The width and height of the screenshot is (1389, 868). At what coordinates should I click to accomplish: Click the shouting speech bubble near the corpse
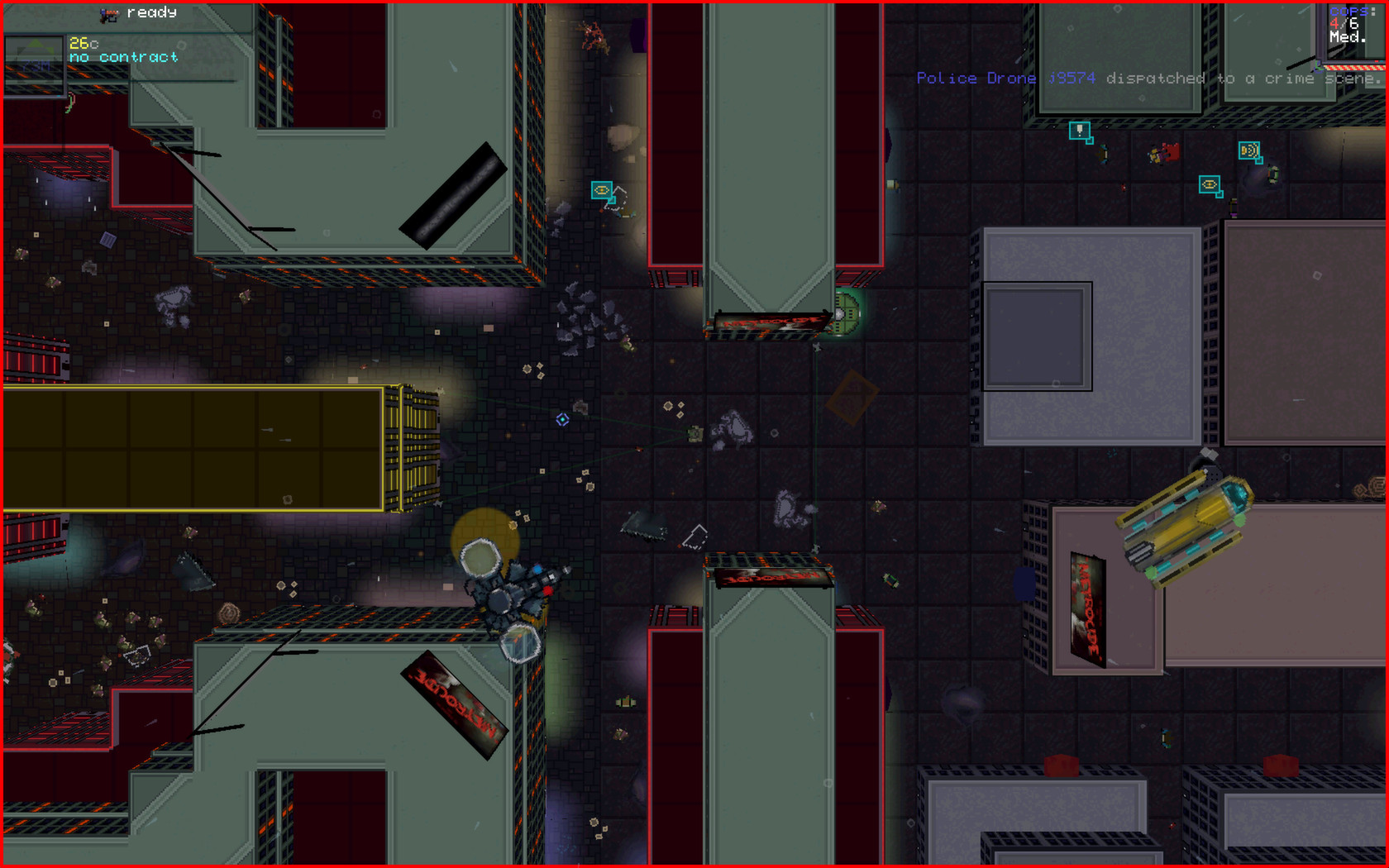1249,151
